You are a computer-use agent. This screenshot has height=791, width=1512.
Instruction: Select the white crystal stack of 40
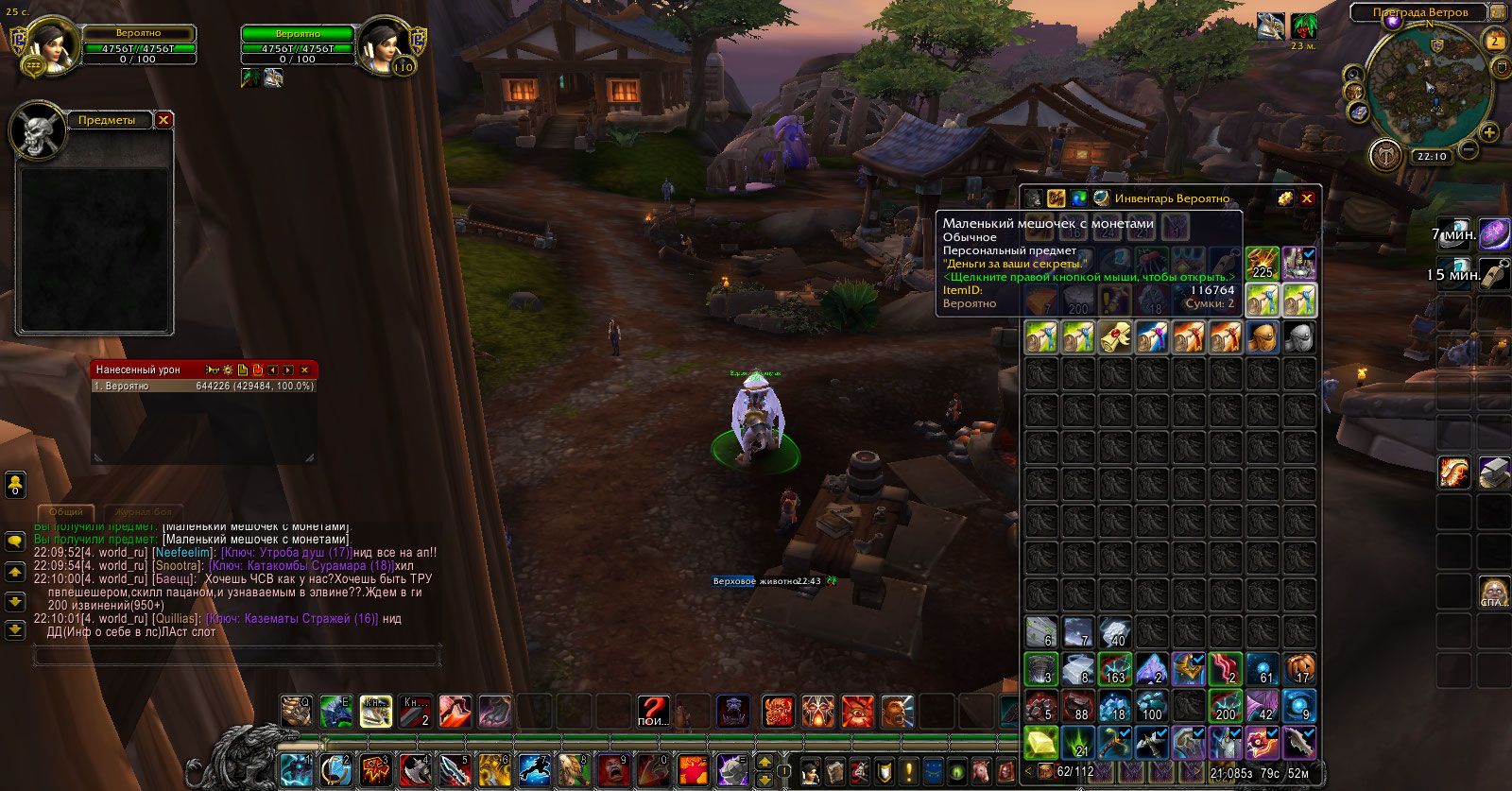(x=1115, y=632)
